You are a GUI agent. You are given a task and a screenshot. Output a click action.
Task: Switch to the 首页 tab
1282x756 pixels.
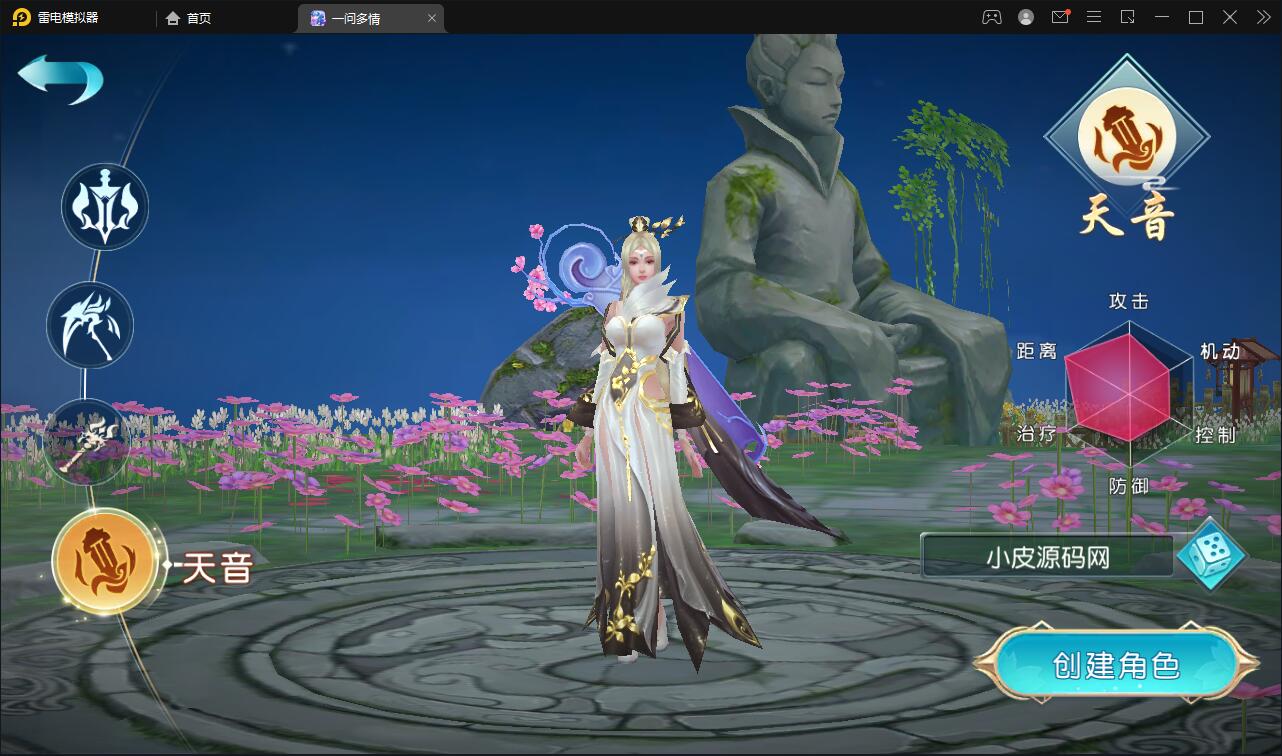pos(186,18)
